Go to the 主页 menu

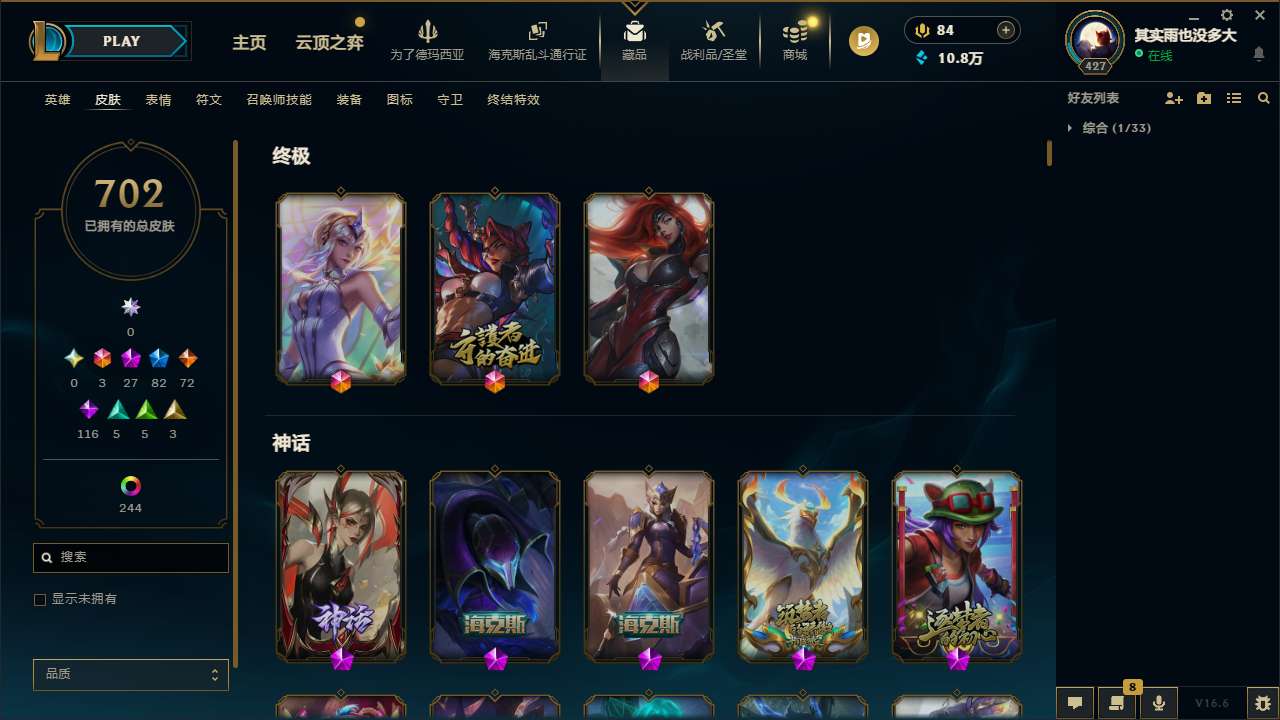click(x=249, y=44)
